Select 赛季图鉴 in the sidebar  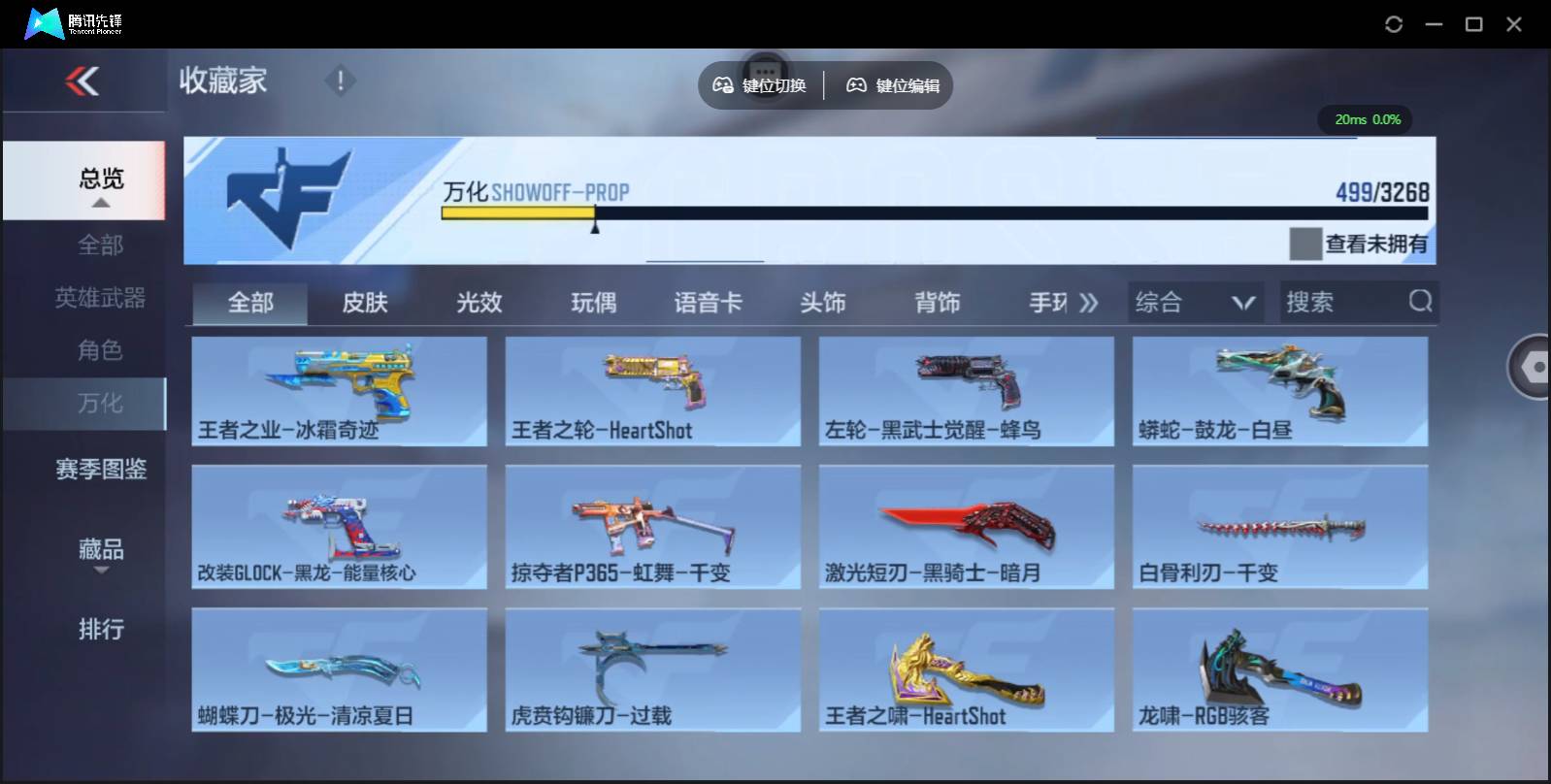pyautogui.click(x=100, y=469)
